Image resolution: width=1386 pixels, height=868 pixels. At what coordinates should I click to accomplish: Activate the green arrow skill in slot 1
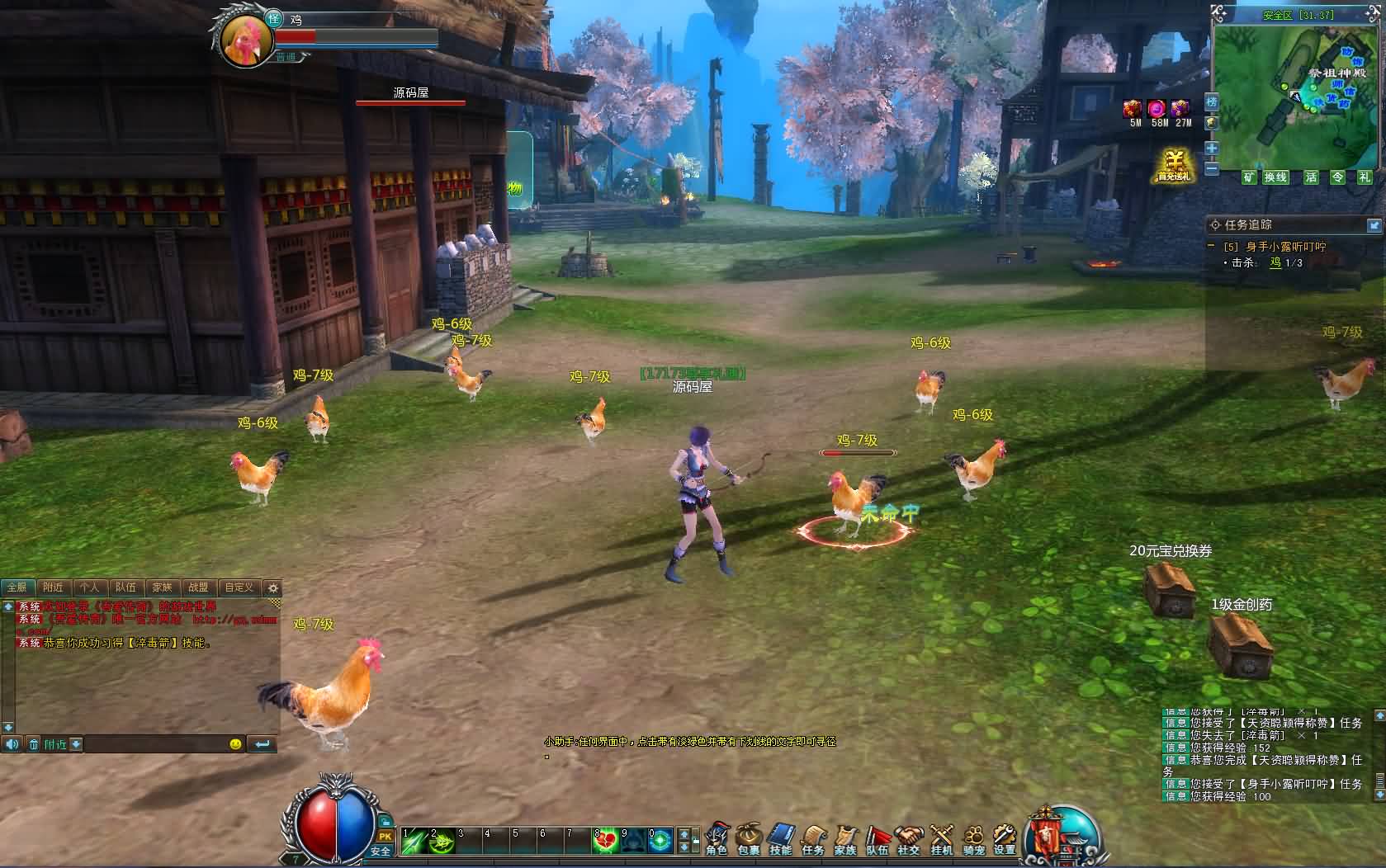point(414,841)
